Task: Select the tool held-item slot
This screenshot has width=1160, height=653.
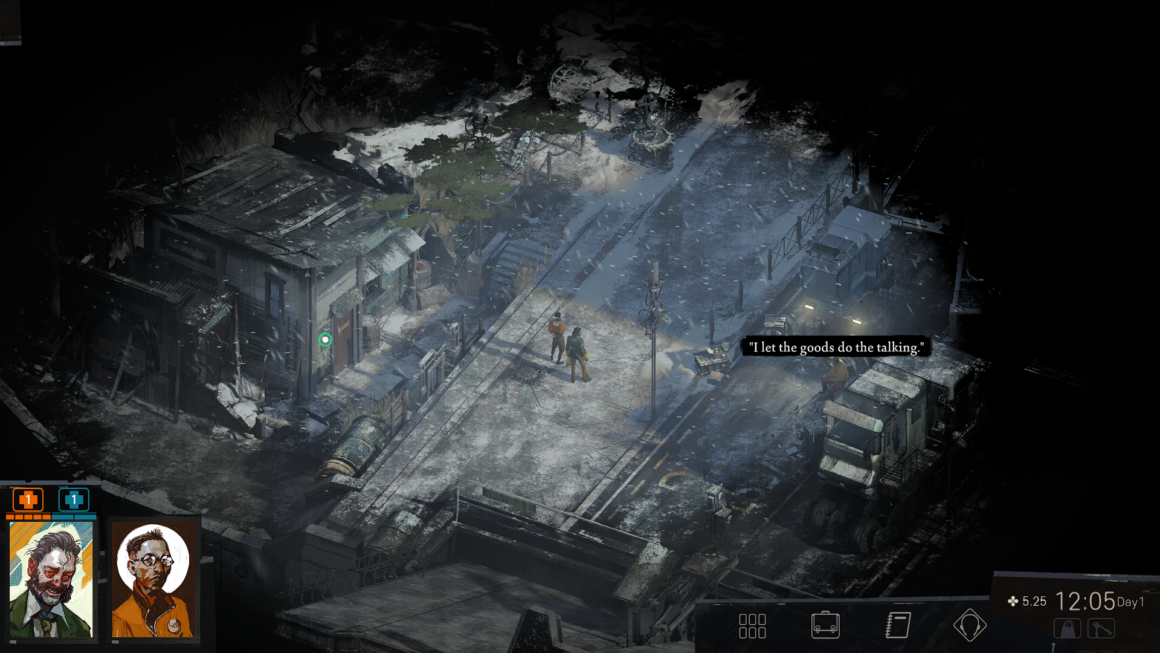Action: point(1101,629)
